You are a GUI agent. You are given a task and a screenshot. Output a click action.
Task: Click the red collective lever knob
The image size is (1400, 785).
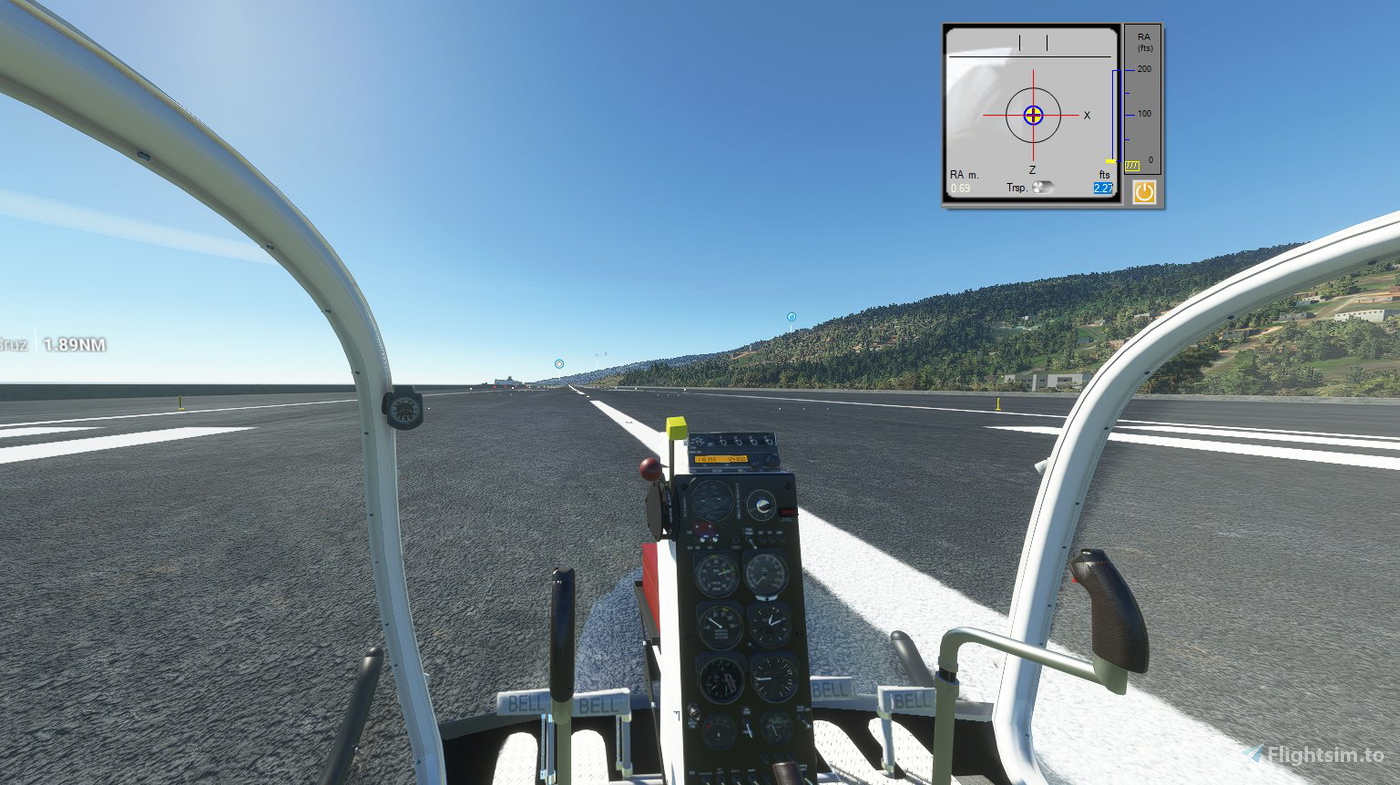coord(650,466)
